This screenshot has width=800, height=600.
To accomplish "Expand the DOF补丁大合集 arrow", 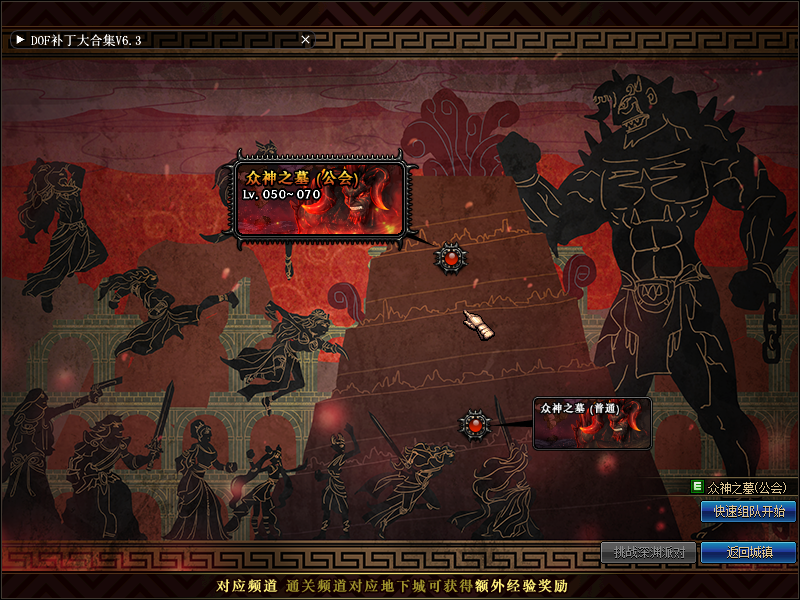I will [20, 40].
